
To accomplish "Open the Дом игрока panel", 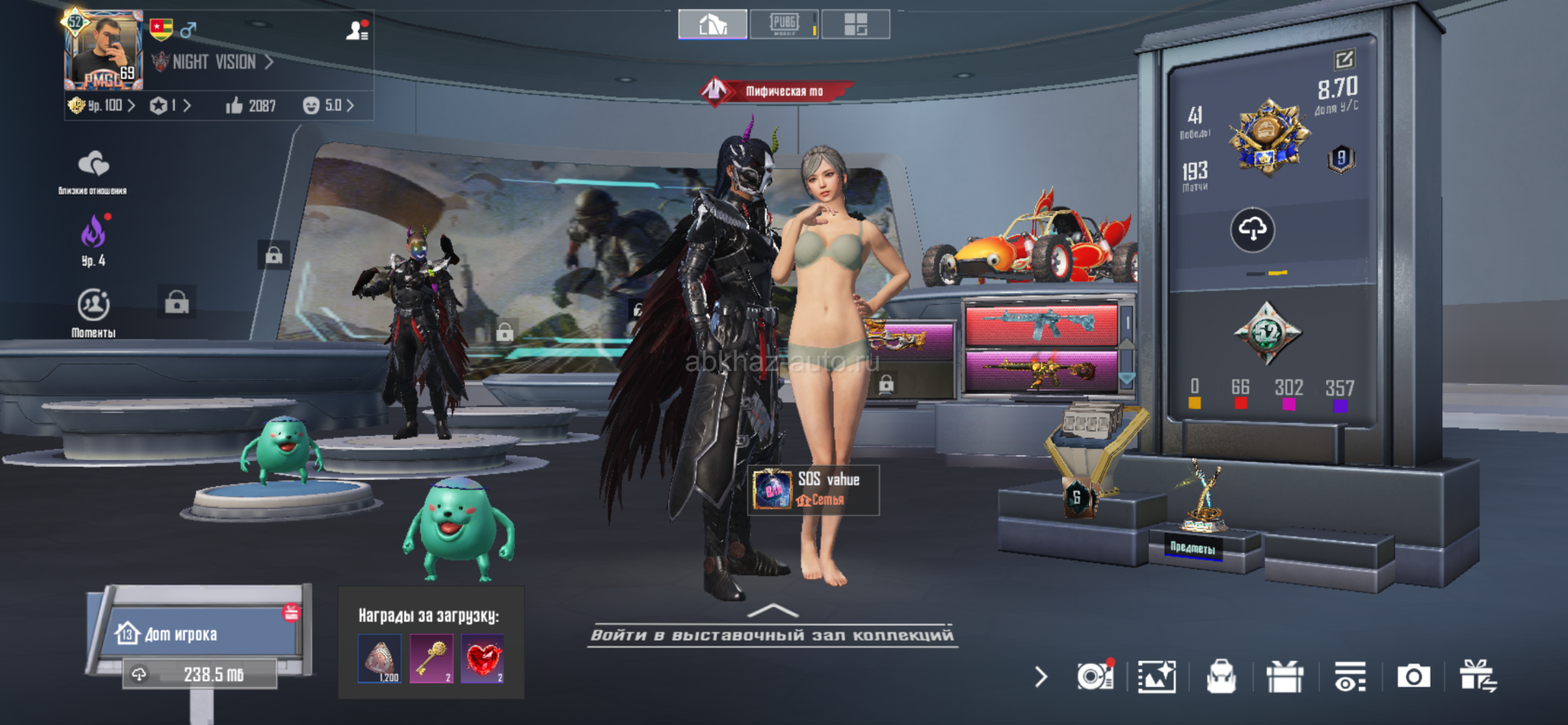I will pyautogui.click(x=200, y=633).
